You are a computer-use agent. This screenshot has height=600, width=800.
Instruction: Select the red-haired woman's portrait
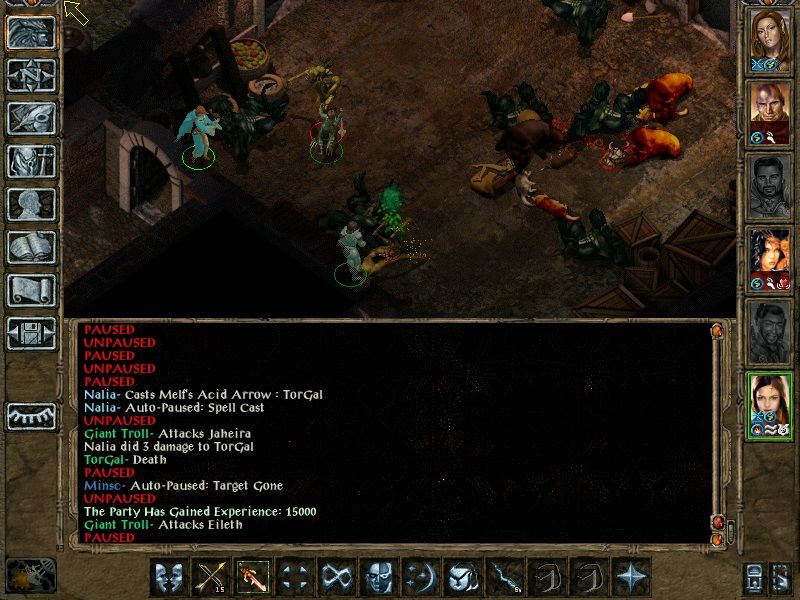tap(771, 257)
